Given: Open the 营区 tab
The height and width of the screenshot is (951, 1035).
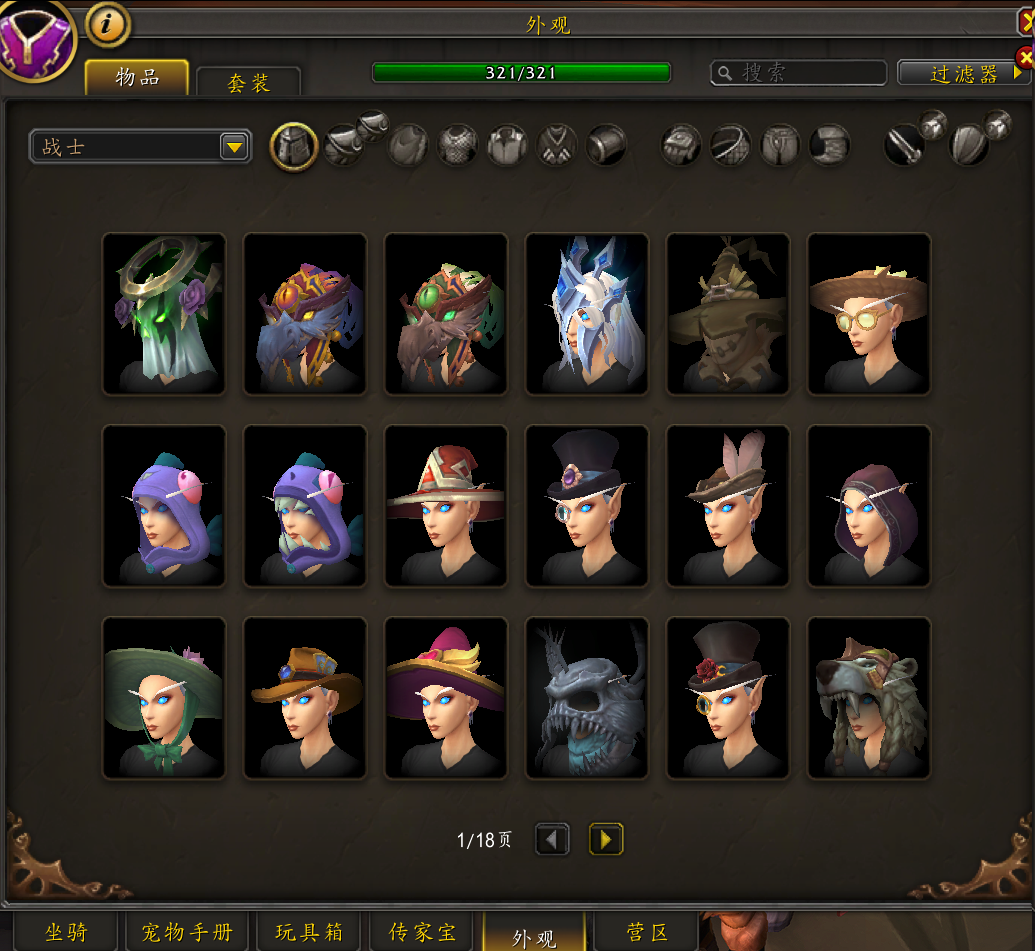Looking at the screenshot, I should pos(646,933).
